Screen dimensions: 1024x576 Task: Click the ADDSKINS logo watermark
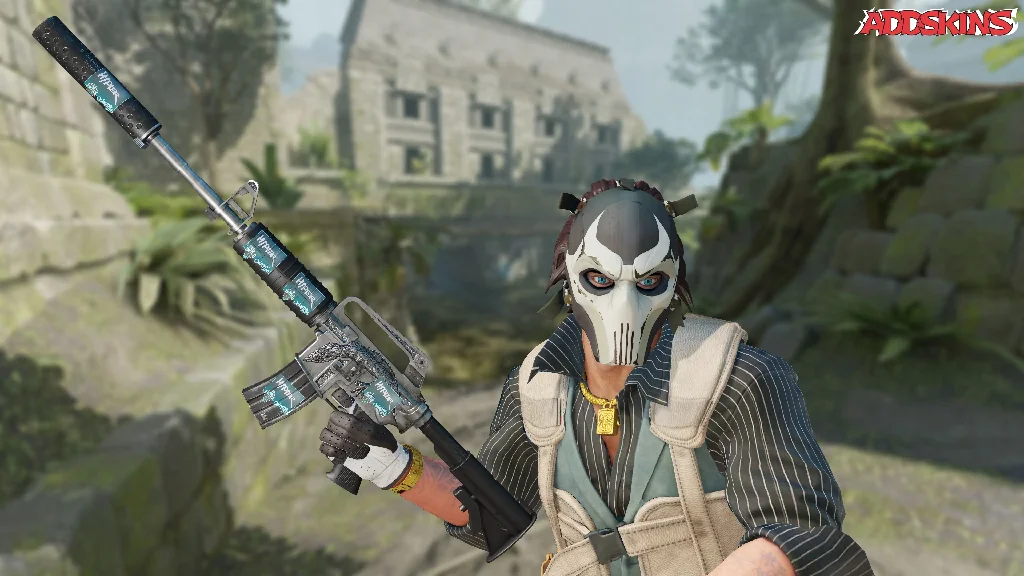(935, 22)
